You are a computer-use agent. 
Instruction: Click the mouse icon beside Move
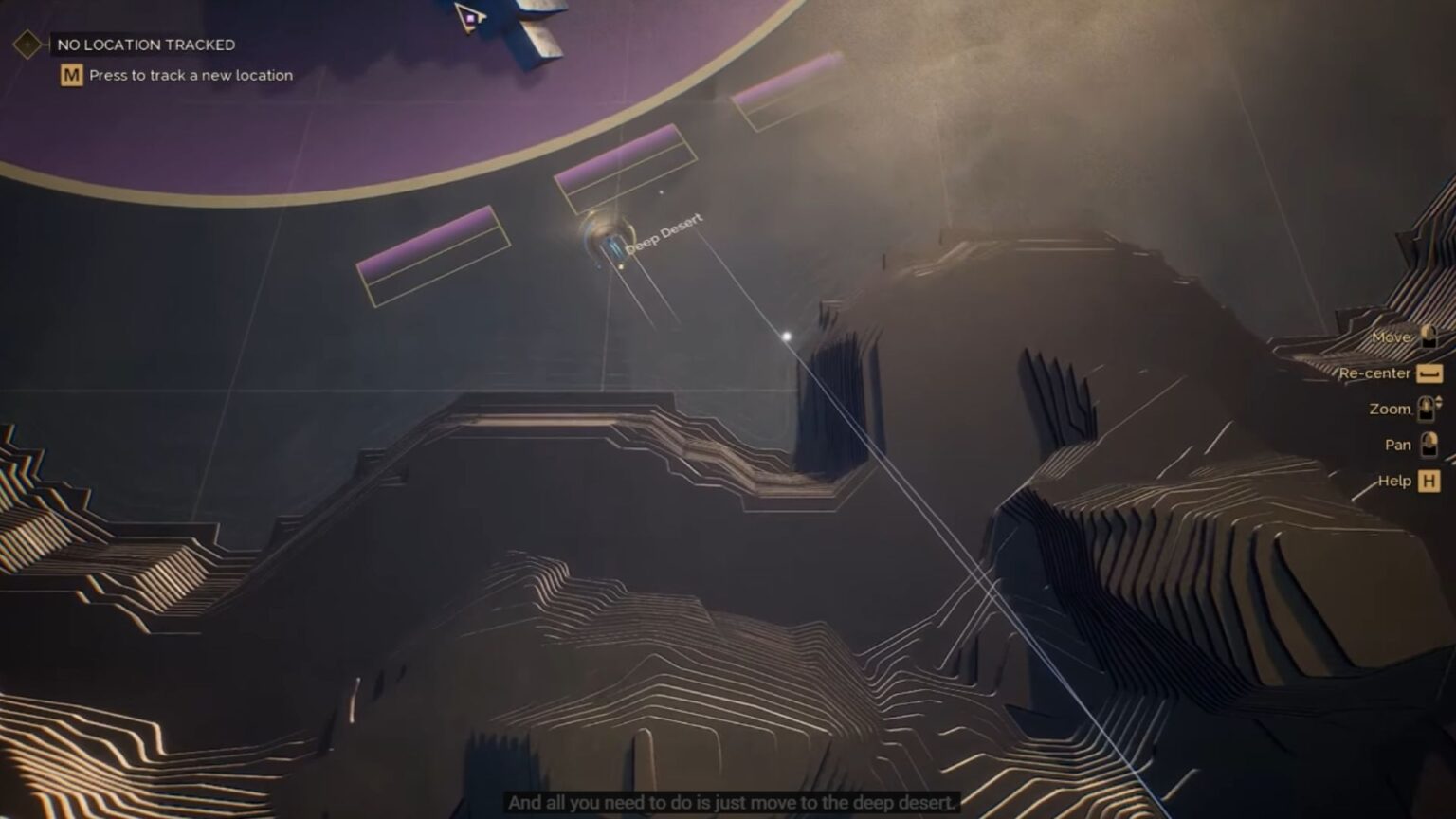click(1429, 338)
